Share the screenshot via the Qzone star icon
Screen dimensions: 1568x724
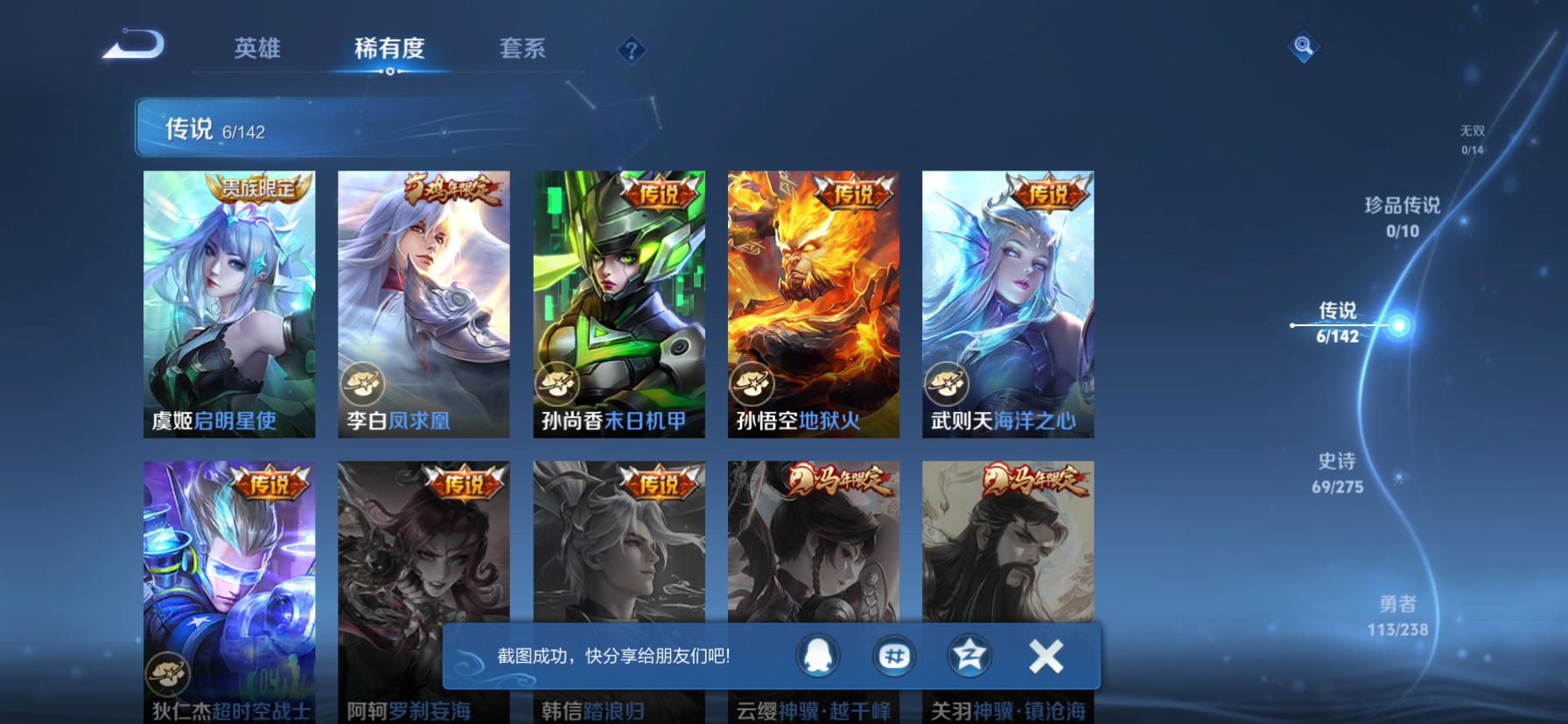(x=969, y=657)
